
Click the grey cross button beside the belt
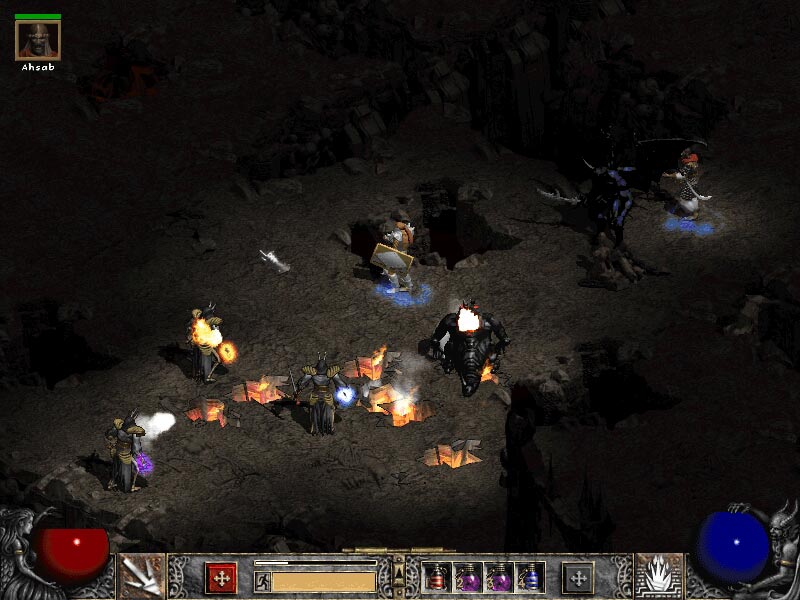pos(578,578)
